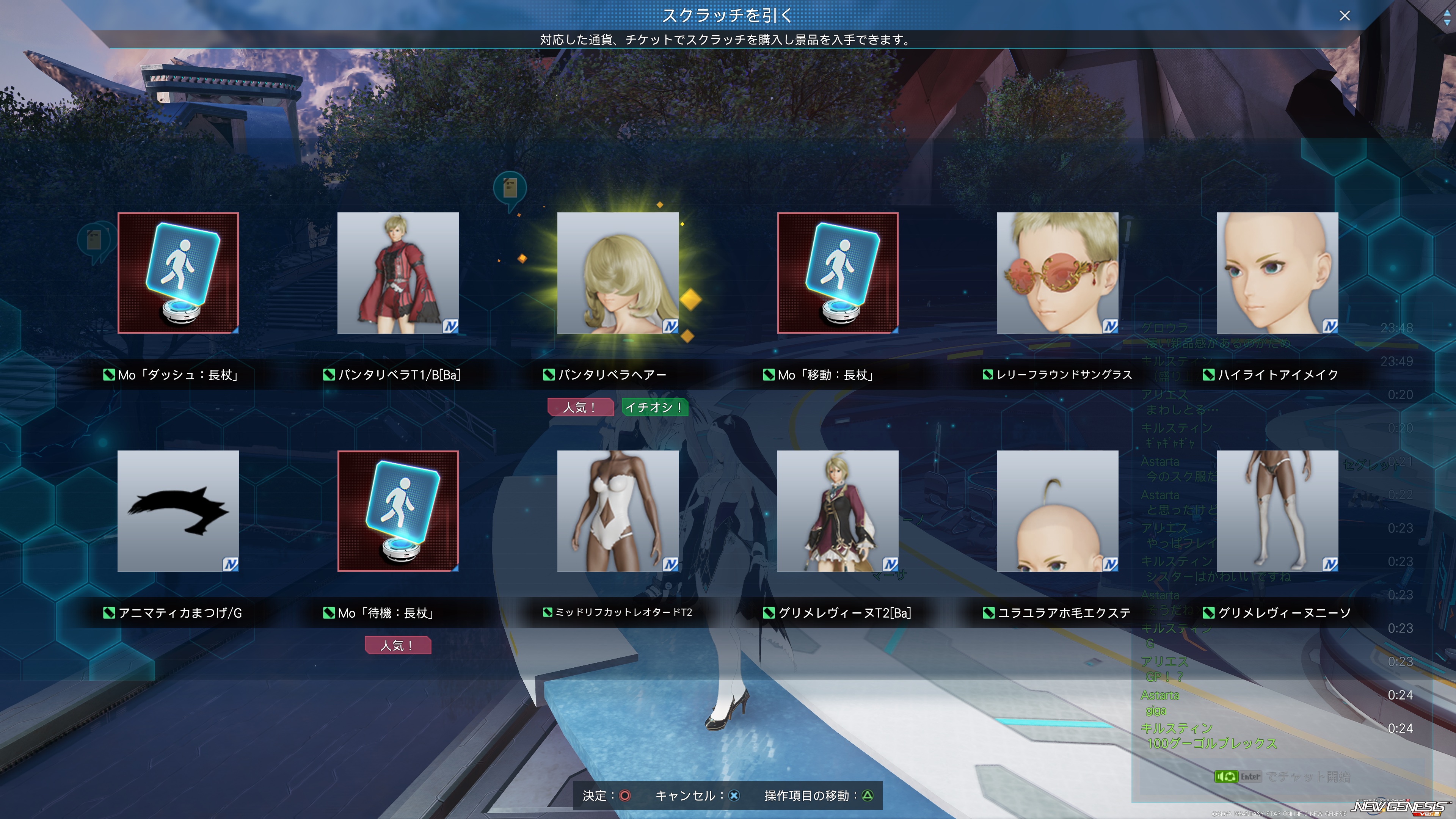Image resolution: width=1456 pixels, height=819 pixels.
Task: Pick the パンタリベラヘアー blonde hairstyle
Action: coord(618,273)
